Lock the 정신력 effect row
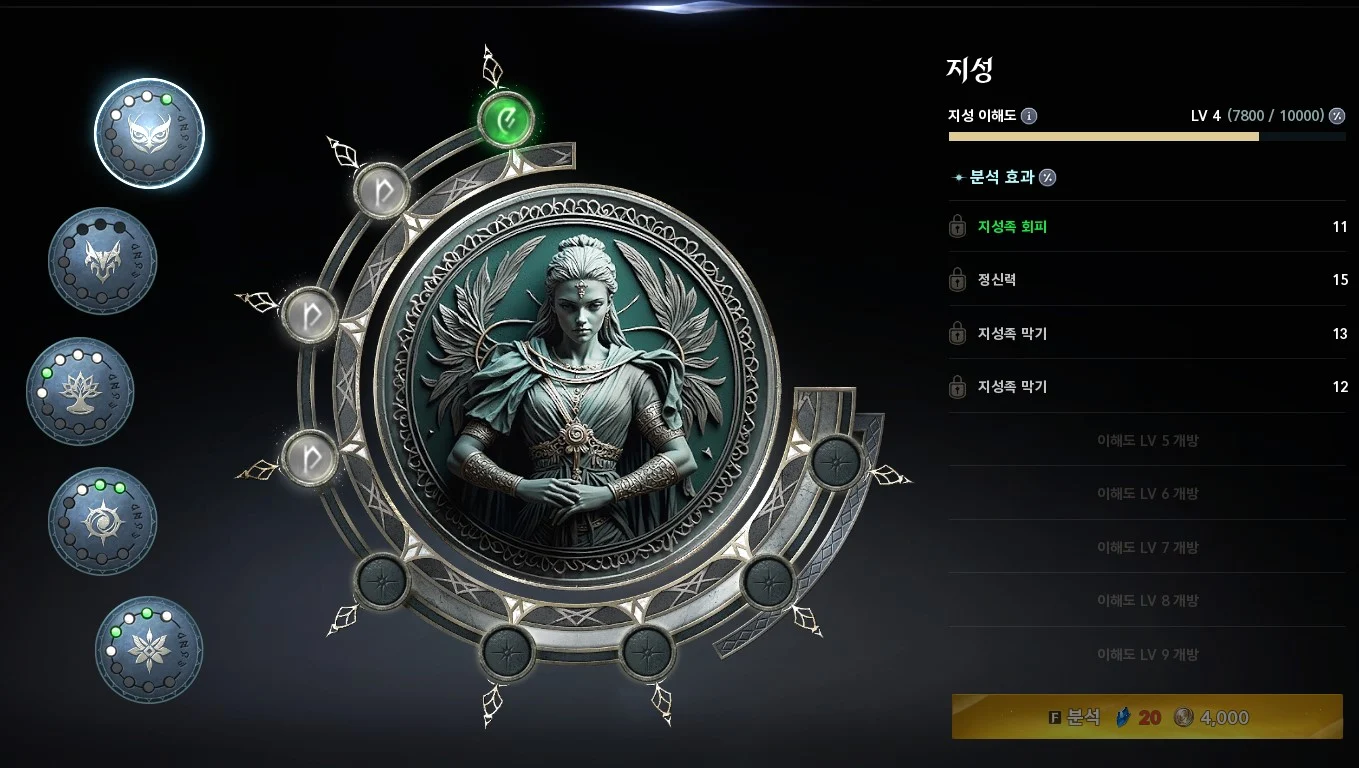Viewport: 1359px width, 768px height. tap(957, 280)
